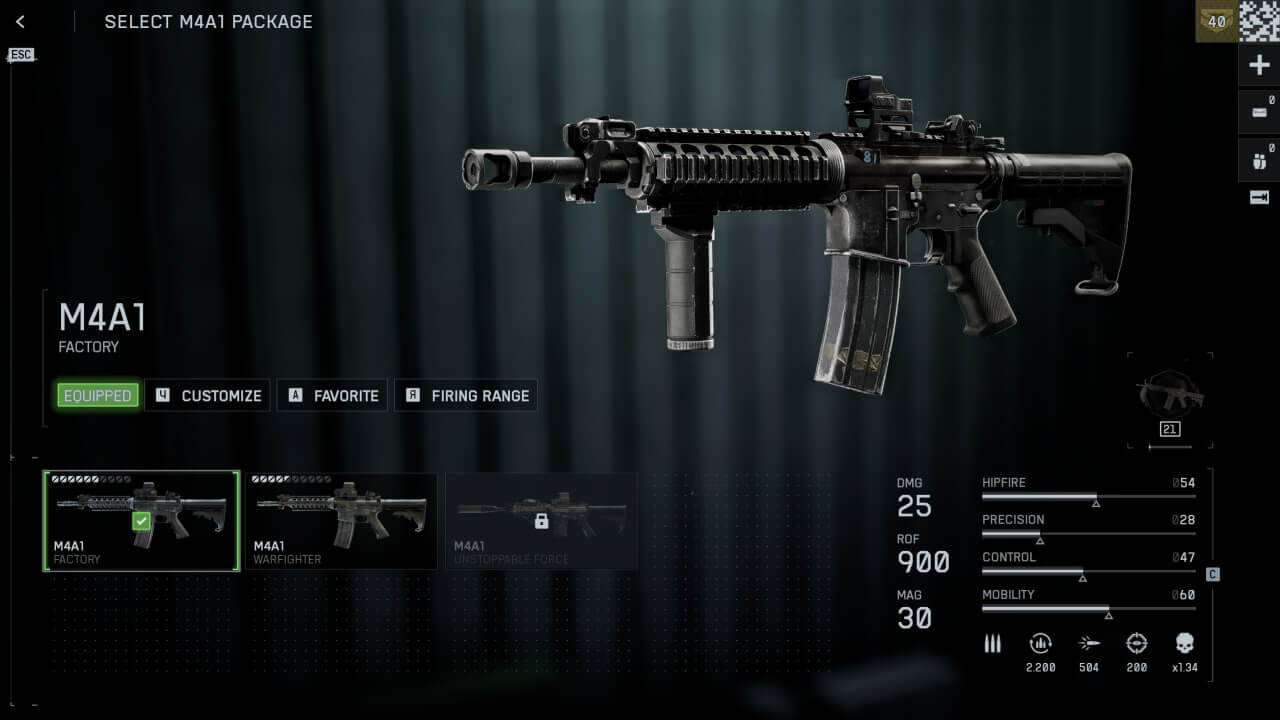Select the skull headshot multiplier icon

pos(1184,643)
